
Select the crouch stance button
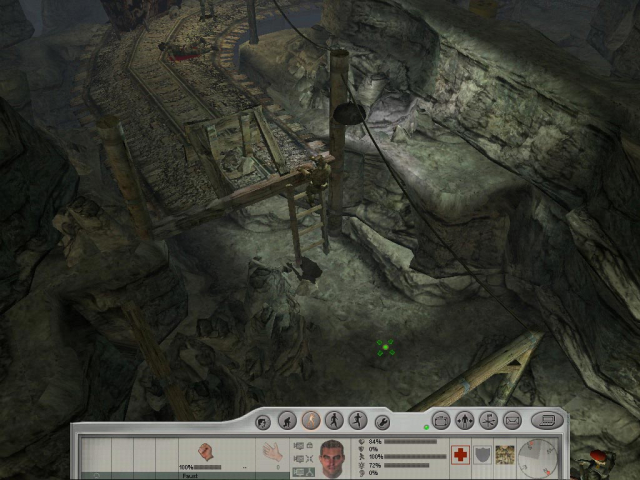tap(287, 421)
